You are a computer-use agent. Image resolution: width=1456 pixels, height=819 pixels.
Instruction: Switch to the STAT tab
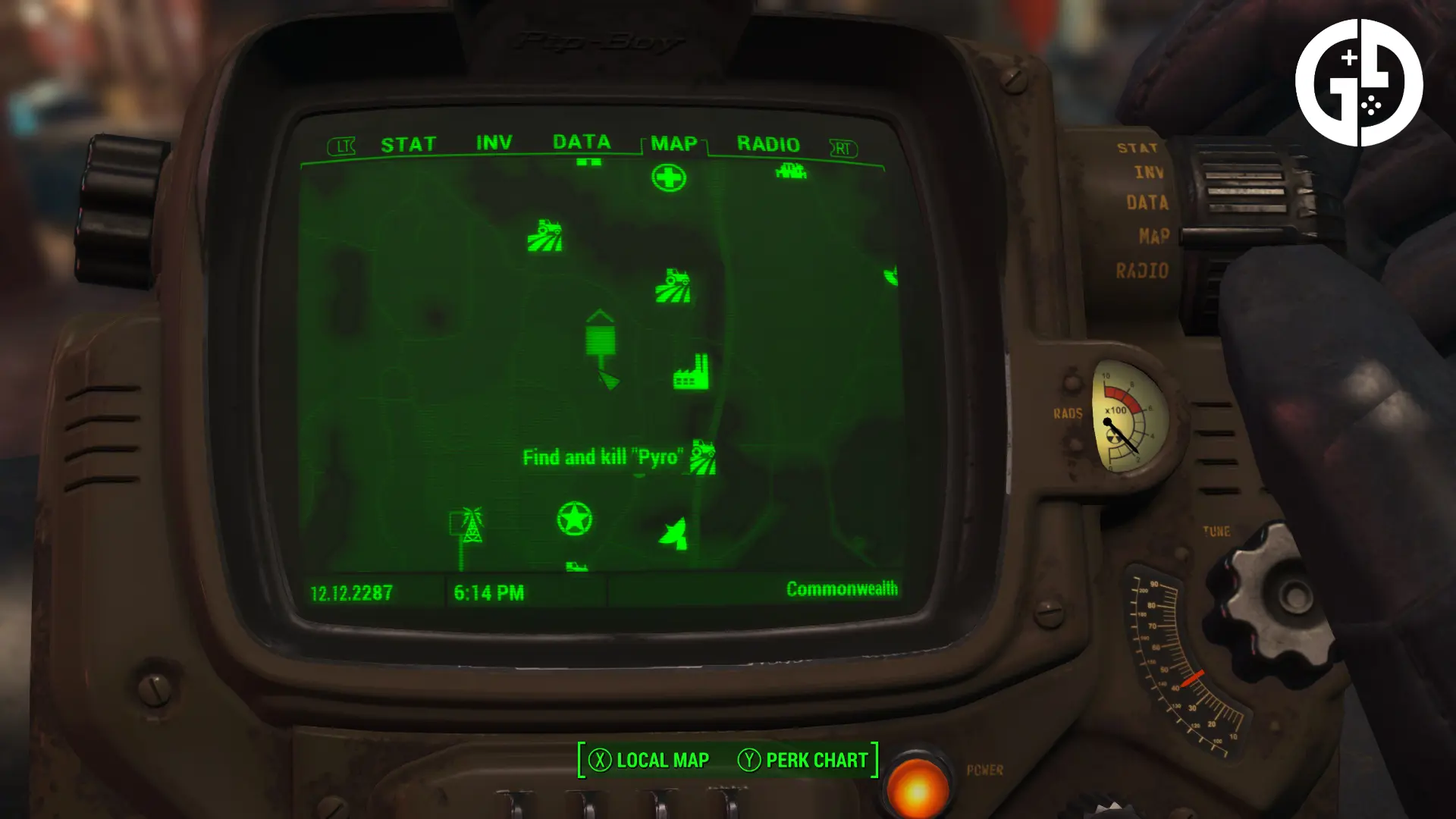pos(408,143)
